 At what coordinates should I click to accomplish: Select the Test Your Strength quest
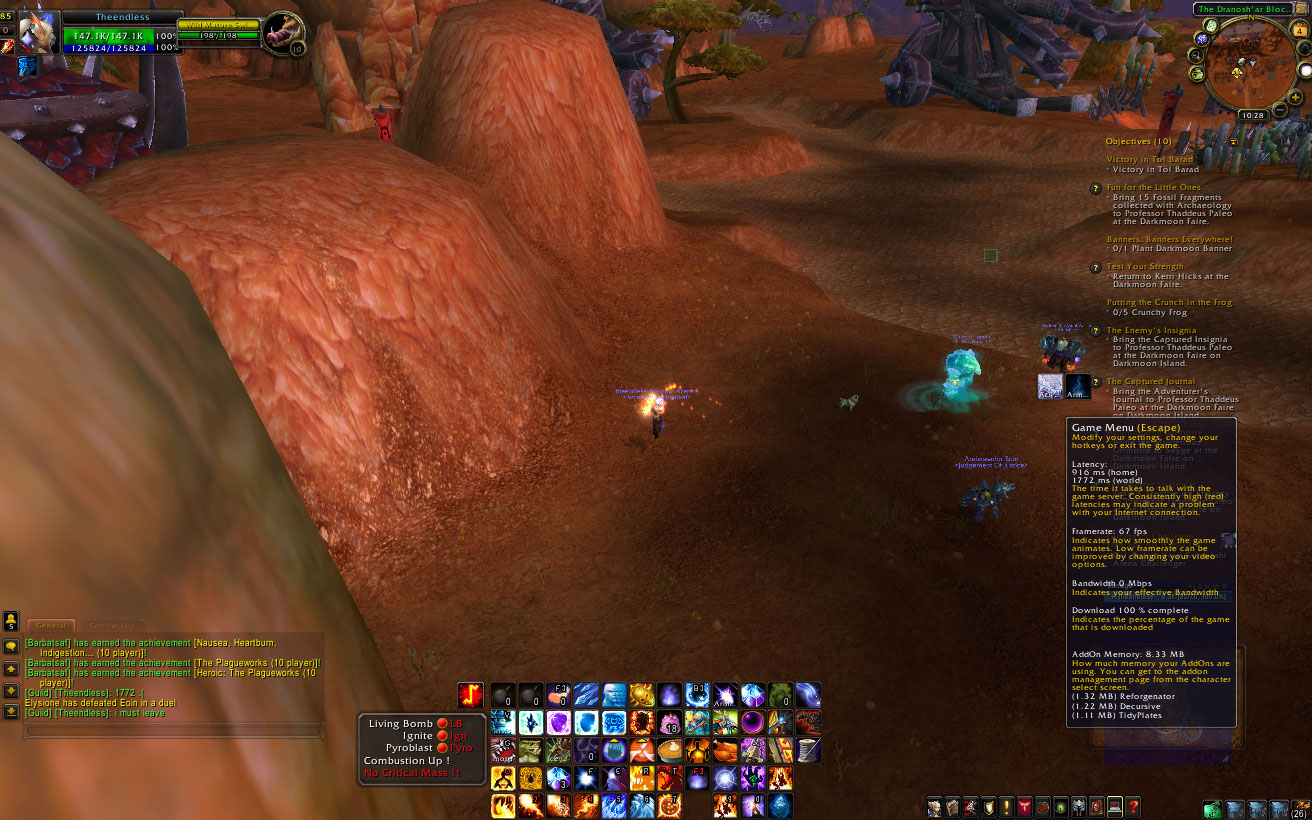tap(1145, 267)
